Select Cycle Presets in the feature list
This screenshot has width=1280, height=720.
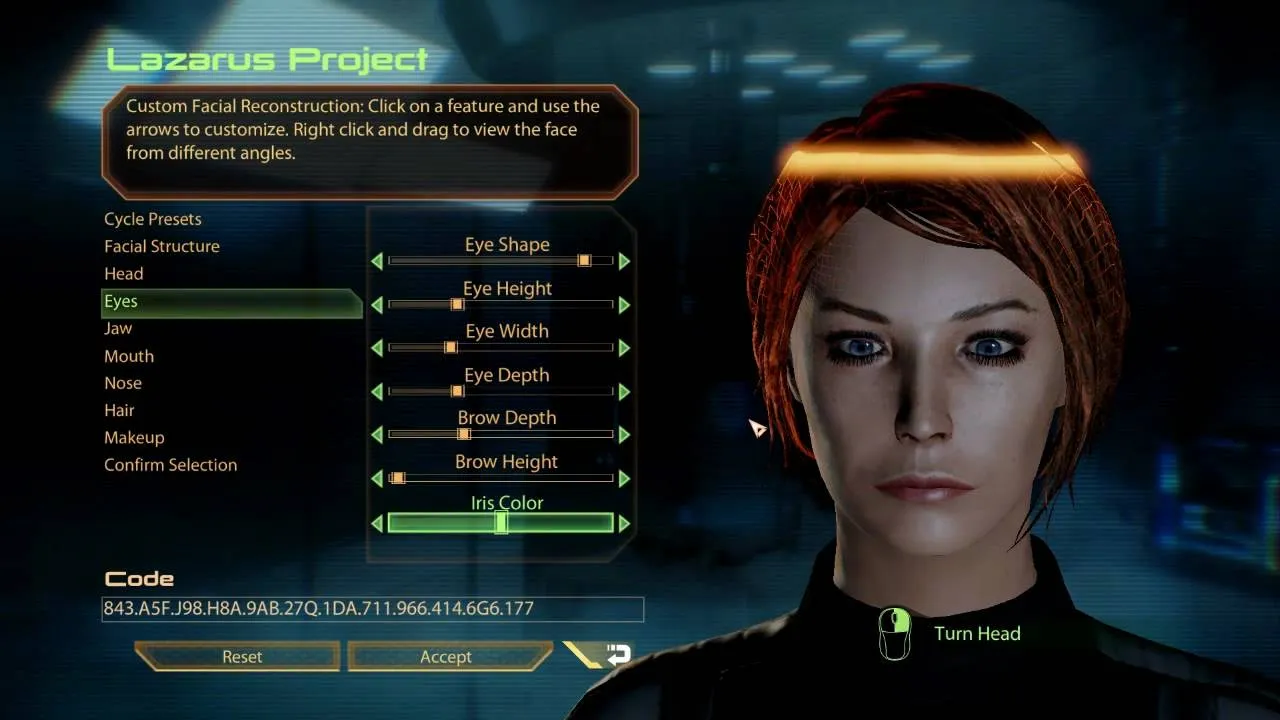tap(153, 219)
